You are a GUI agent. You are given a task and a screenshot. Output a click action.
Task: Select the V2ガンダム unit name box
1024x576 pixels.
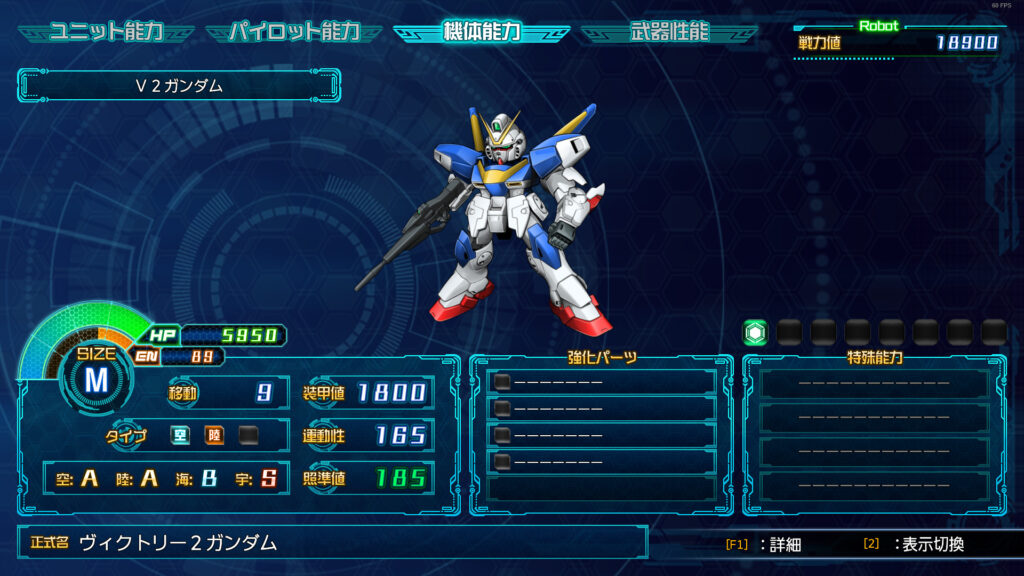[179, 86]
